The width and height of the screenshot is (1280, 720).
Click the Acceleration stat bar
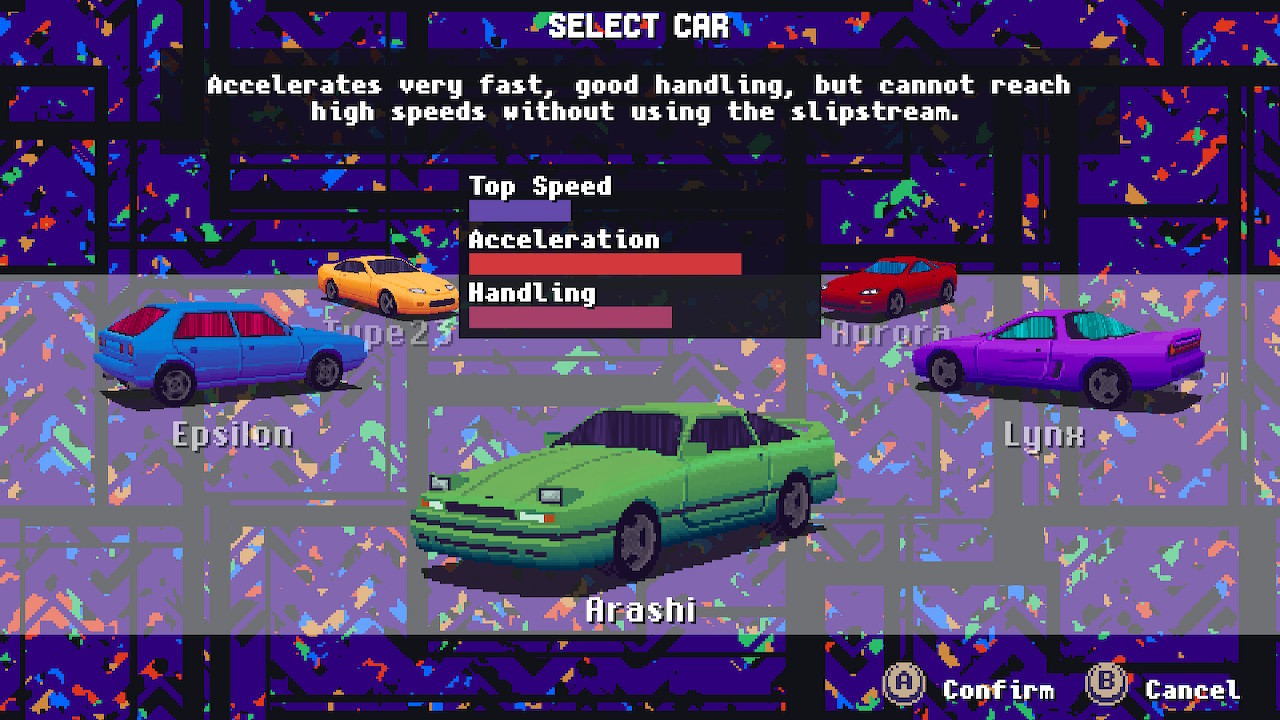[604, 264]
